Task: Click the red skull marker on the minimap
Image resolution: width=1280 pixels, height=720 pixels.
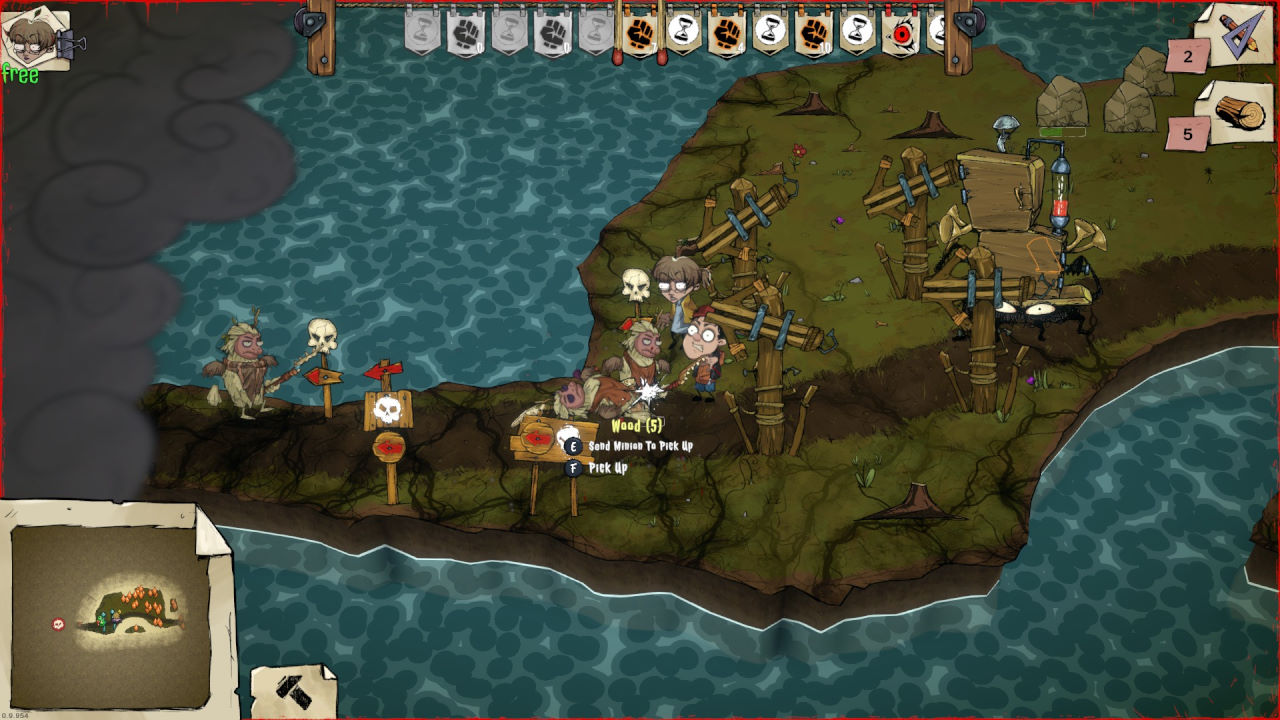Action: tap(58, 624)
